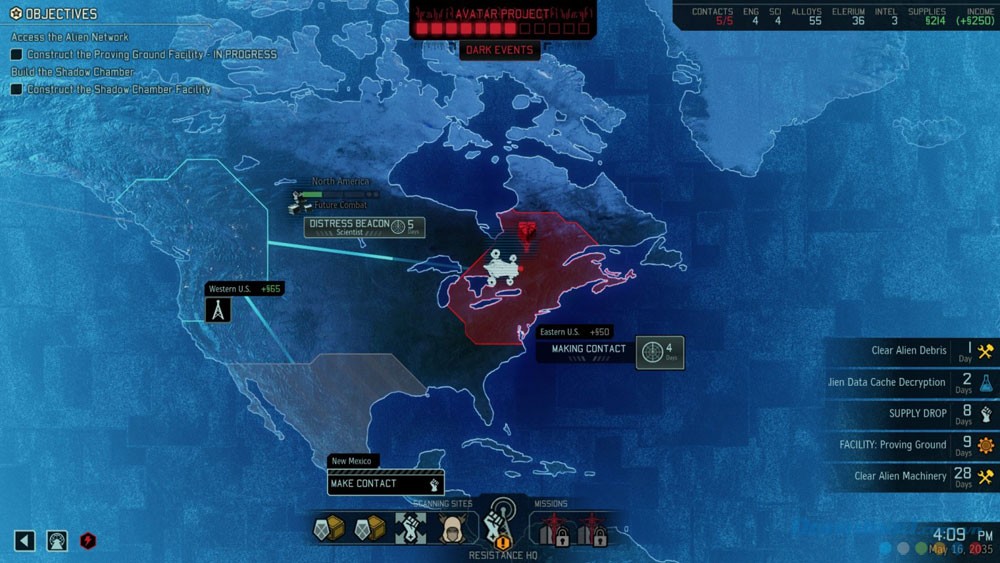Click the Western U.S. radio tower icon

point(218,310)
